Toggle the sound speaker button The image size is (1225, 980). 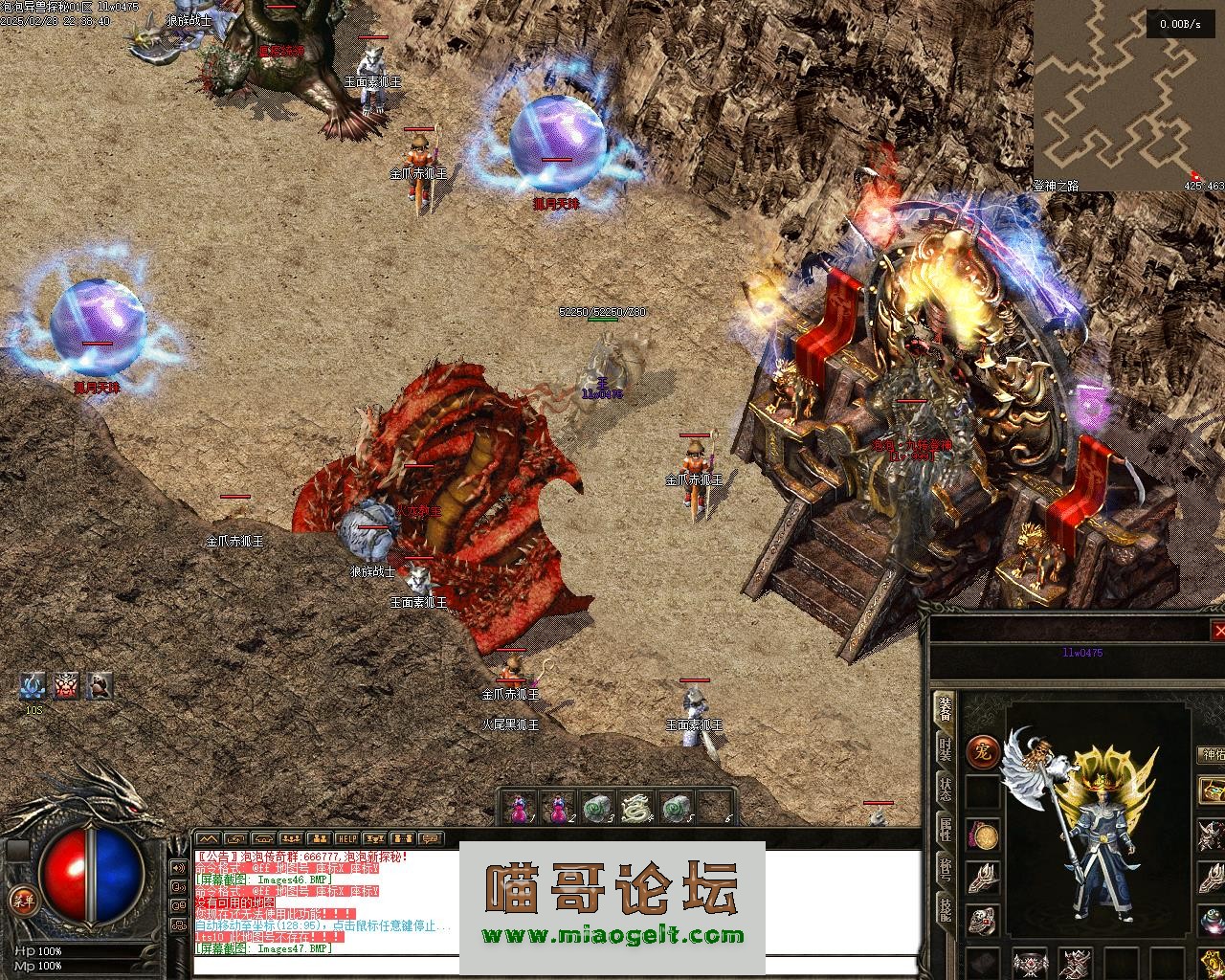click(x=178, y=867)
